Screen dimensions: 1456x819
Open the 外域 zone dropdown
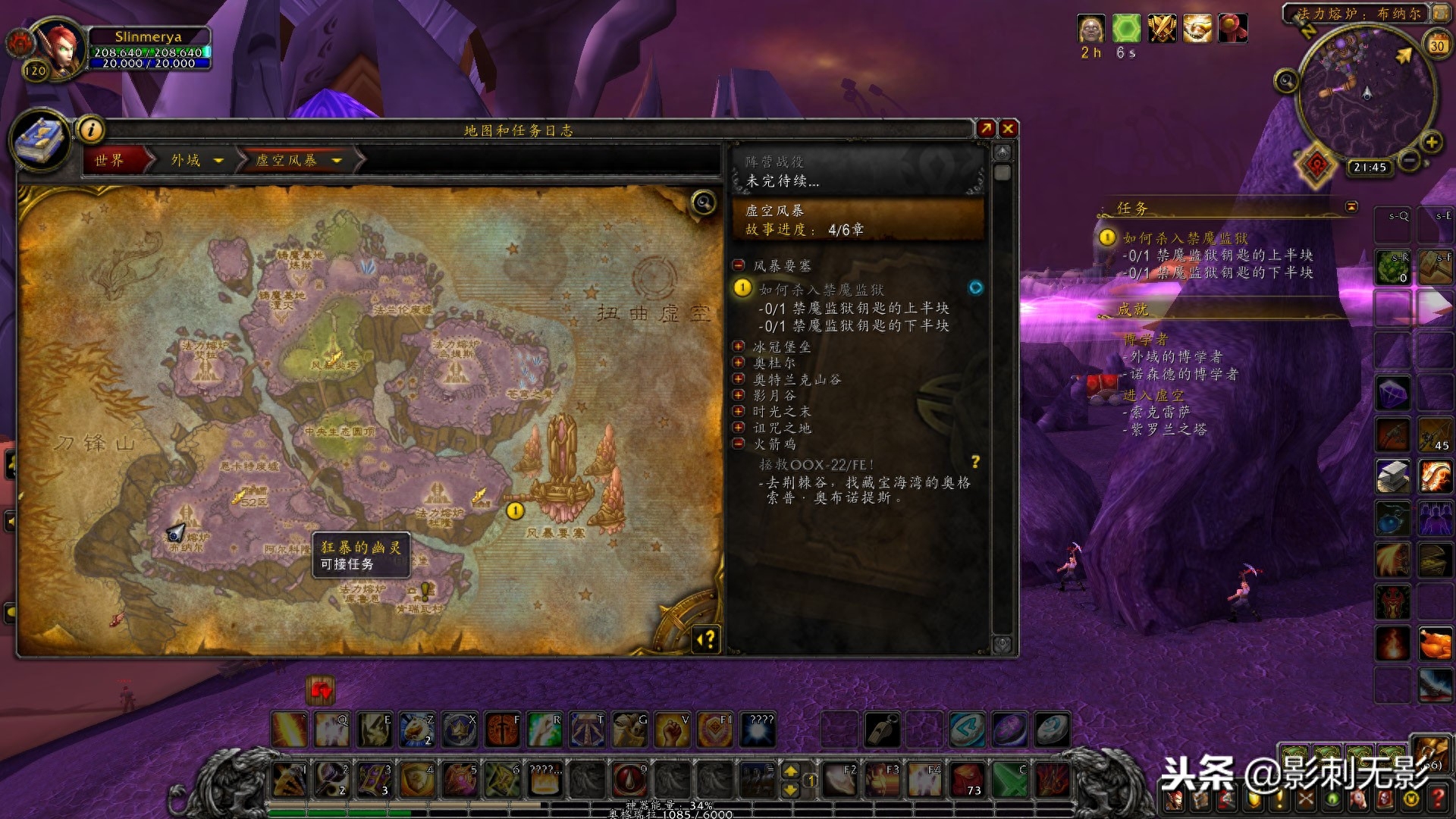[218, 161]
